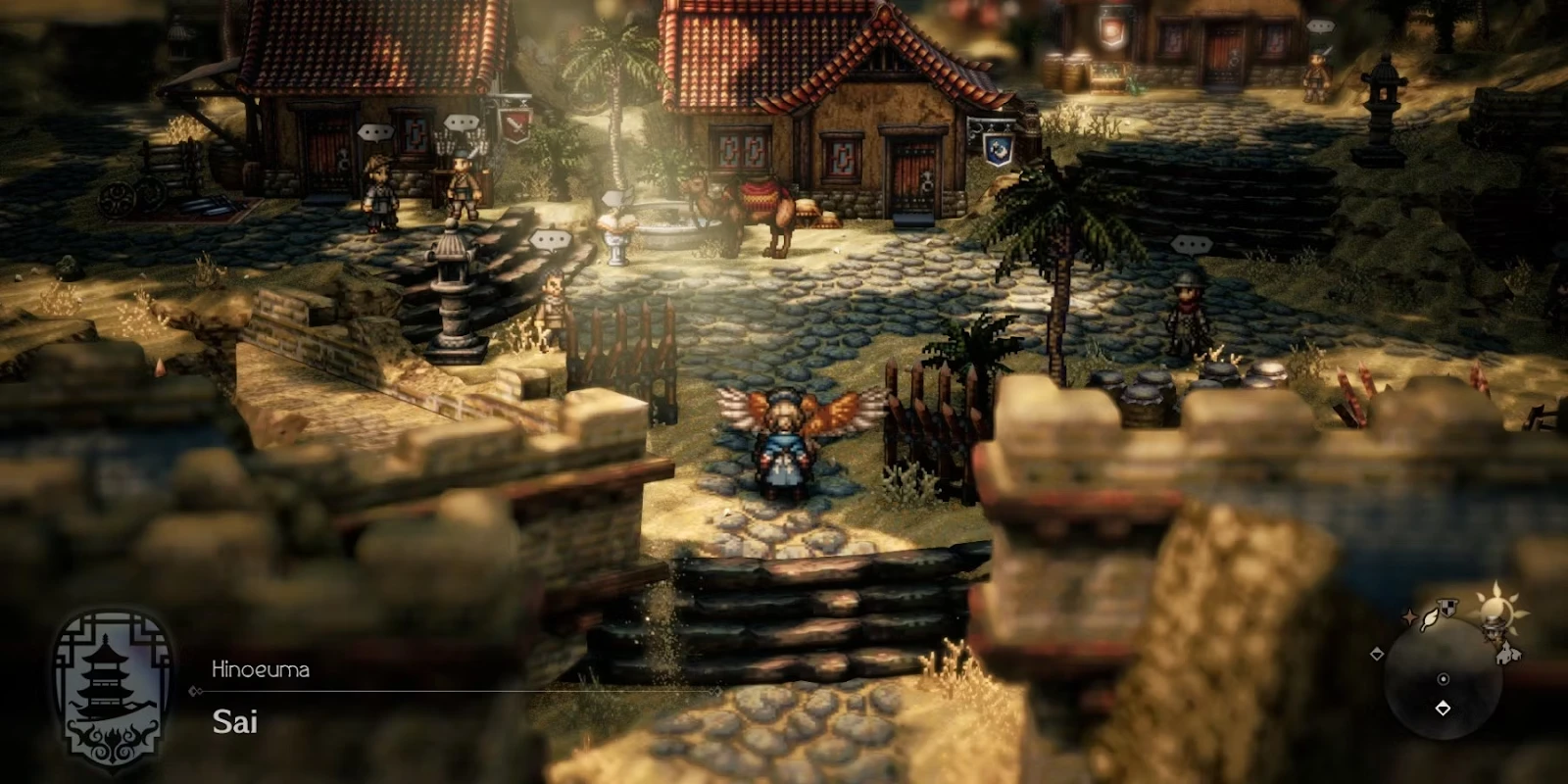The height and width of the screenshot is (784, 1568).
Task: Click the chapel building icon on the minimap
Action: point(1505,654)
